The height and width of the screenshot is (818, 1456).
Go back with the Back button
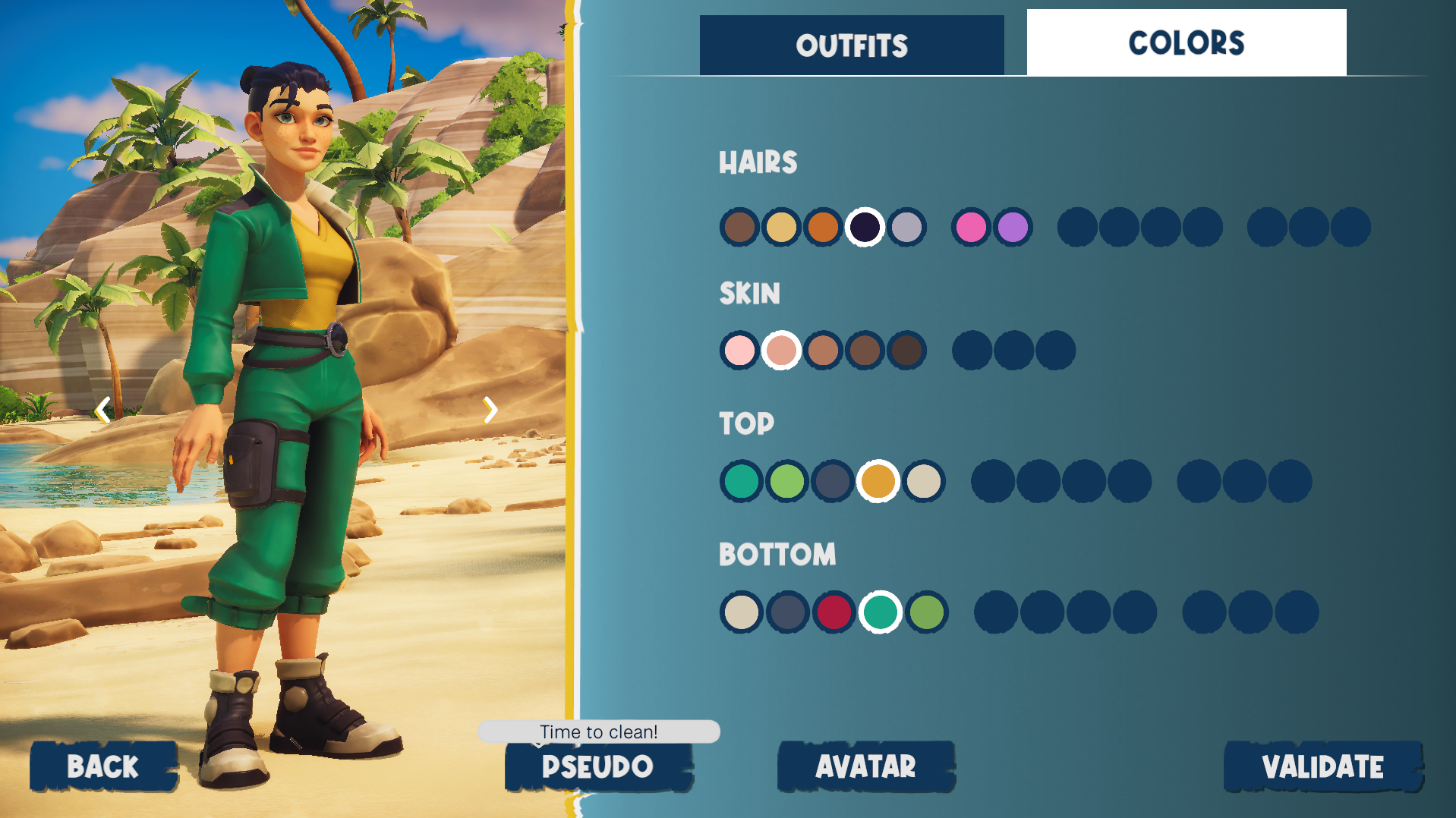point(103,766)
